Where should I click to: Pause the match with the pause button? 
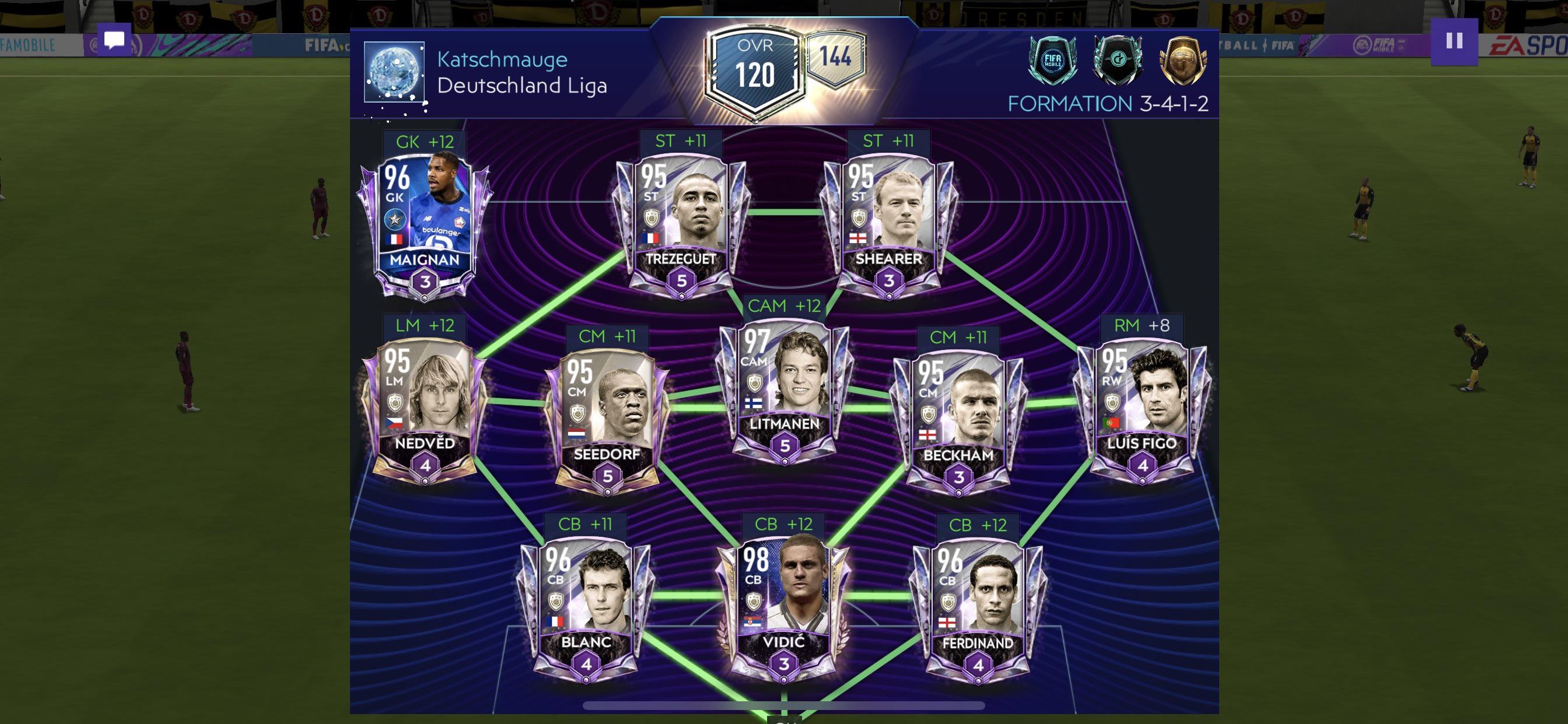click(1454, 41)
